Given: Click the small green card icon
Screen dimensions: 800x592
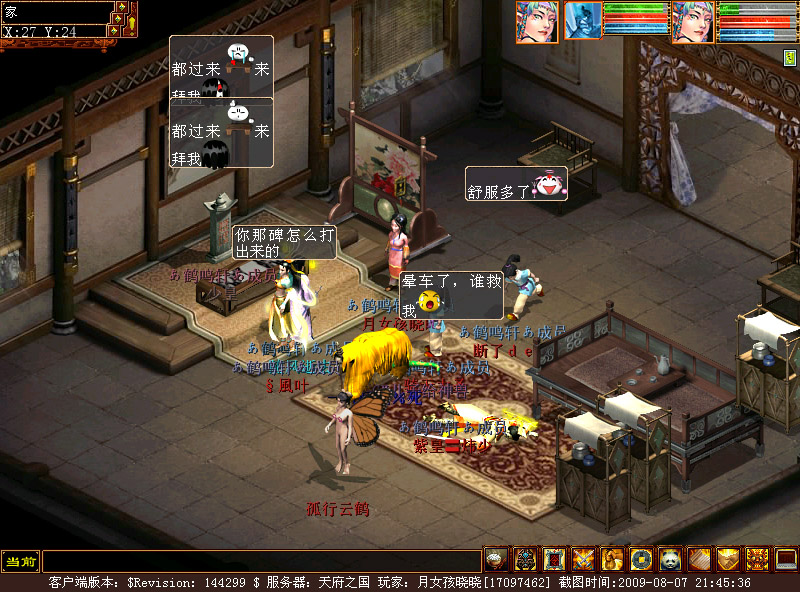Looking at the screenshot, I should click(790, 58).
